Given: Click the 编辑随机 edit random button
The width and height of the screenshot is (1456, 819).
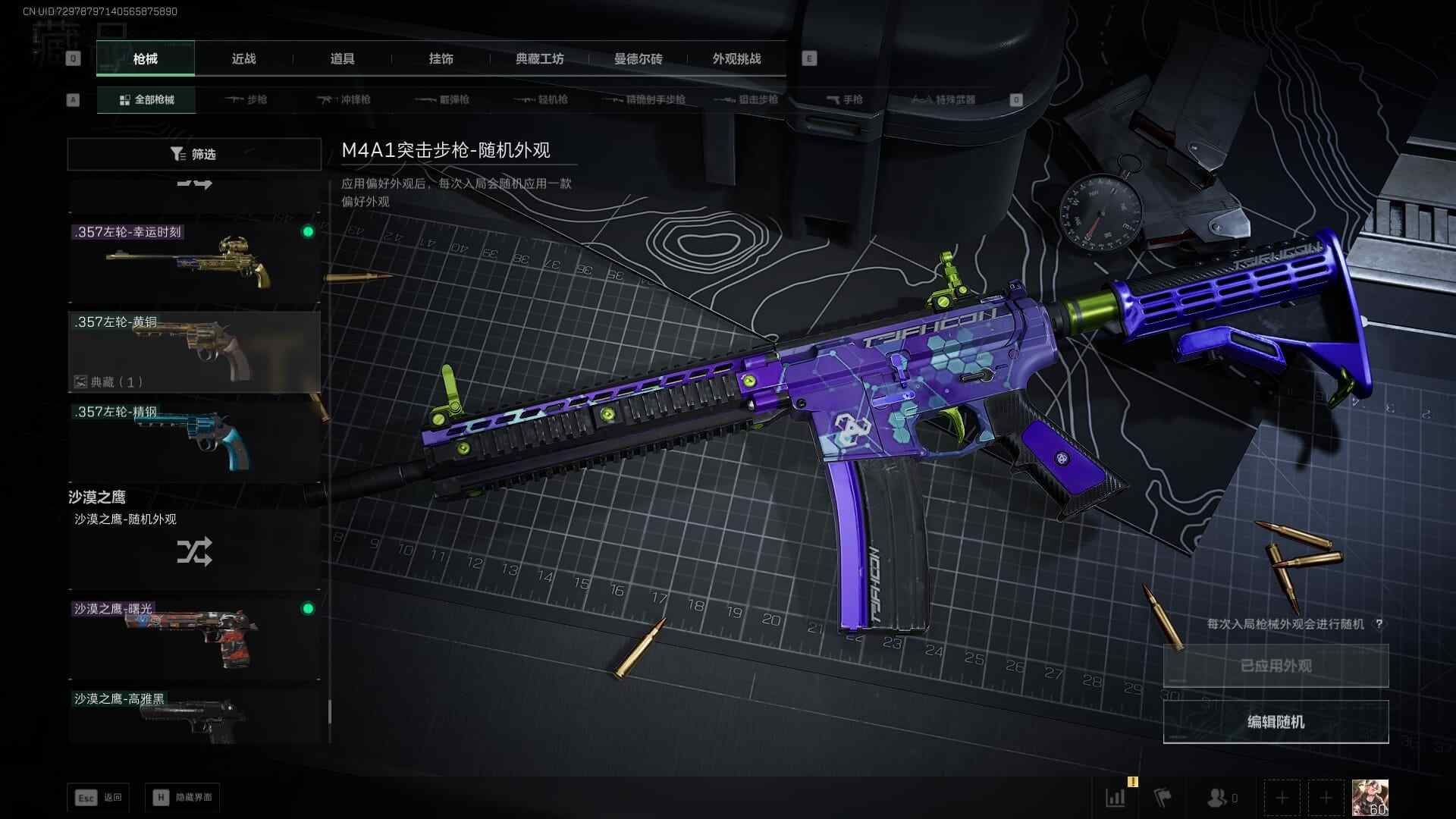Looking at the screenshot, I should 1276,722.
